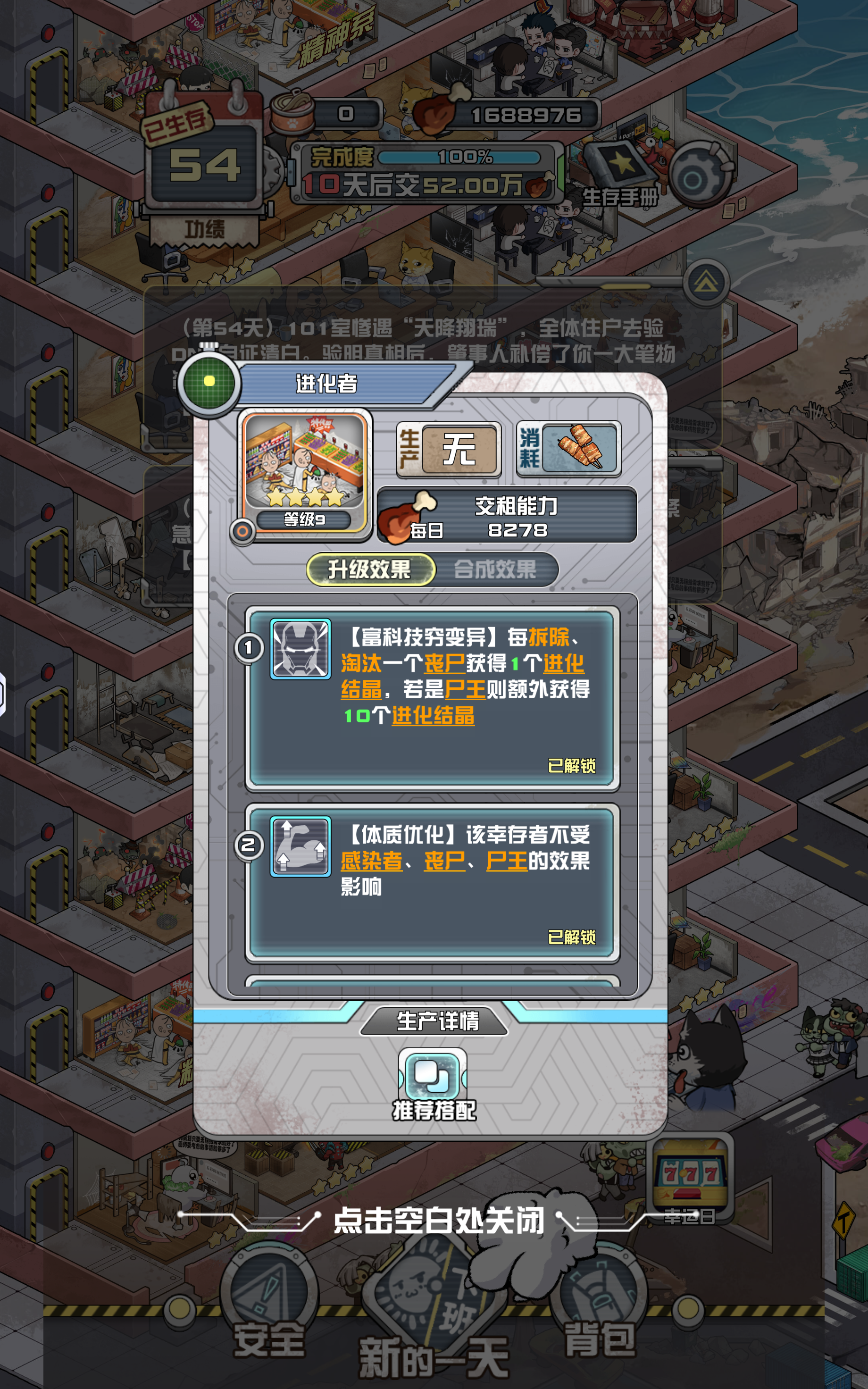The width and height of the screenshot is (868, 1389).
Task: Open the 安全 security menu
Action: coord(269,1314)
